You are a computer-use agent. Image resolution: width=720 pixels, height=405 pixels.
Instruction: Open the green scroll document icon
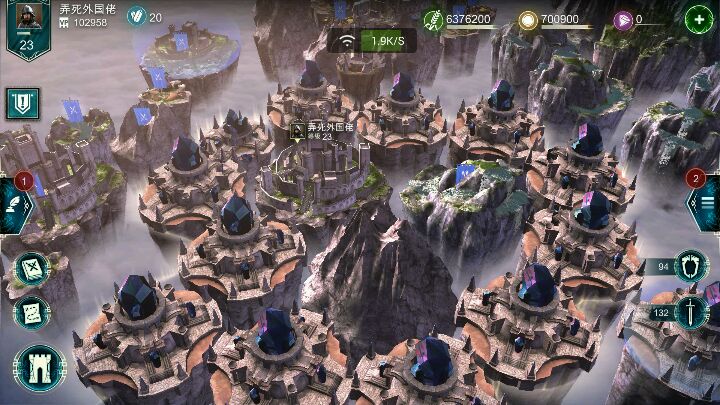coord(32,312)
